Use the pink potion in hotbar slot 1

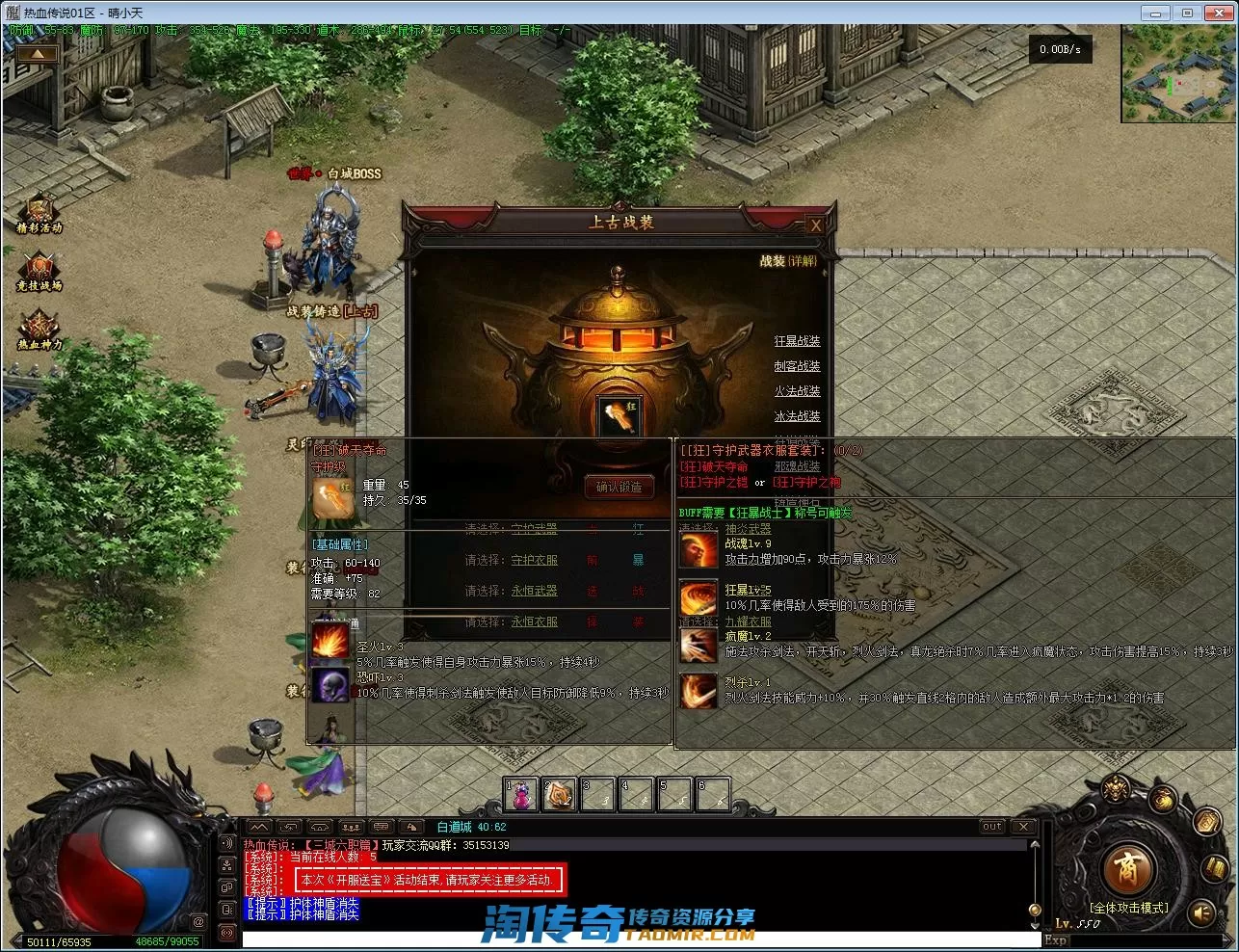(x=520, y=795)
